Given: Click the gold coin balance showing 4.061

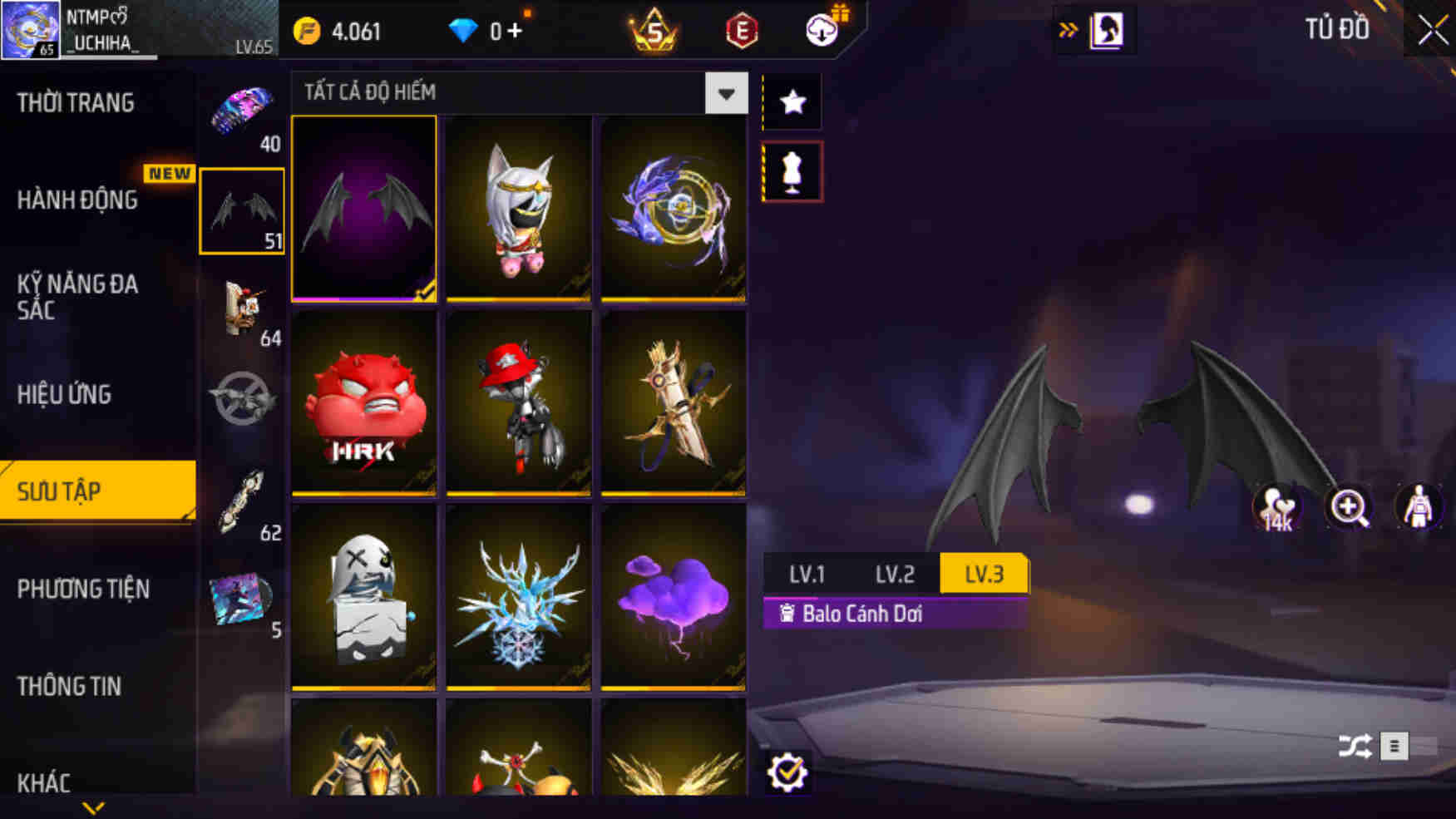Looking at the screenshot, I should click(x=343, y=31).
